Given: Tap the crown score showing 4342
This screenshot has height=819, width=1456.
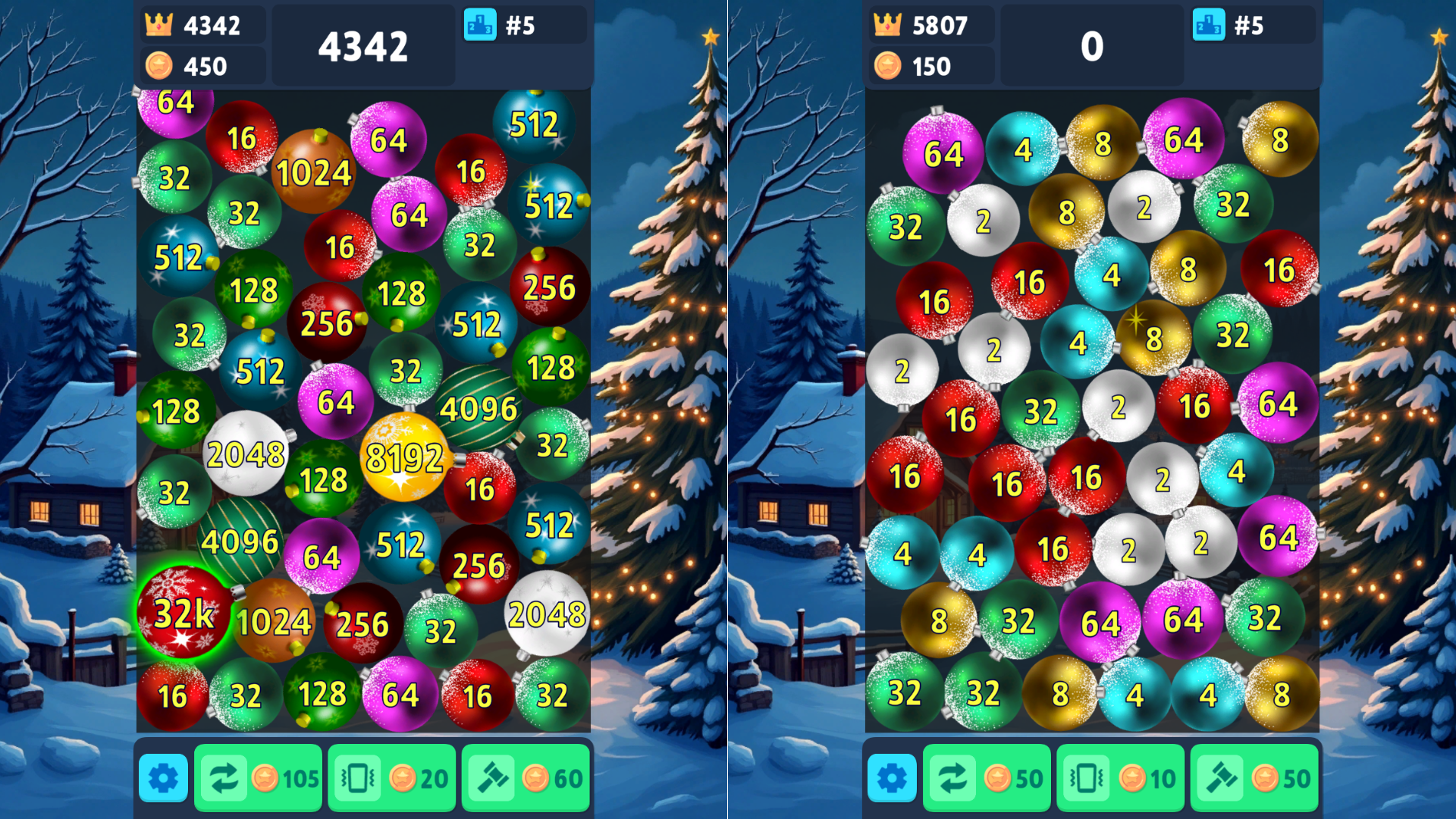Looking at the screenshot, I should click(201, 25).
